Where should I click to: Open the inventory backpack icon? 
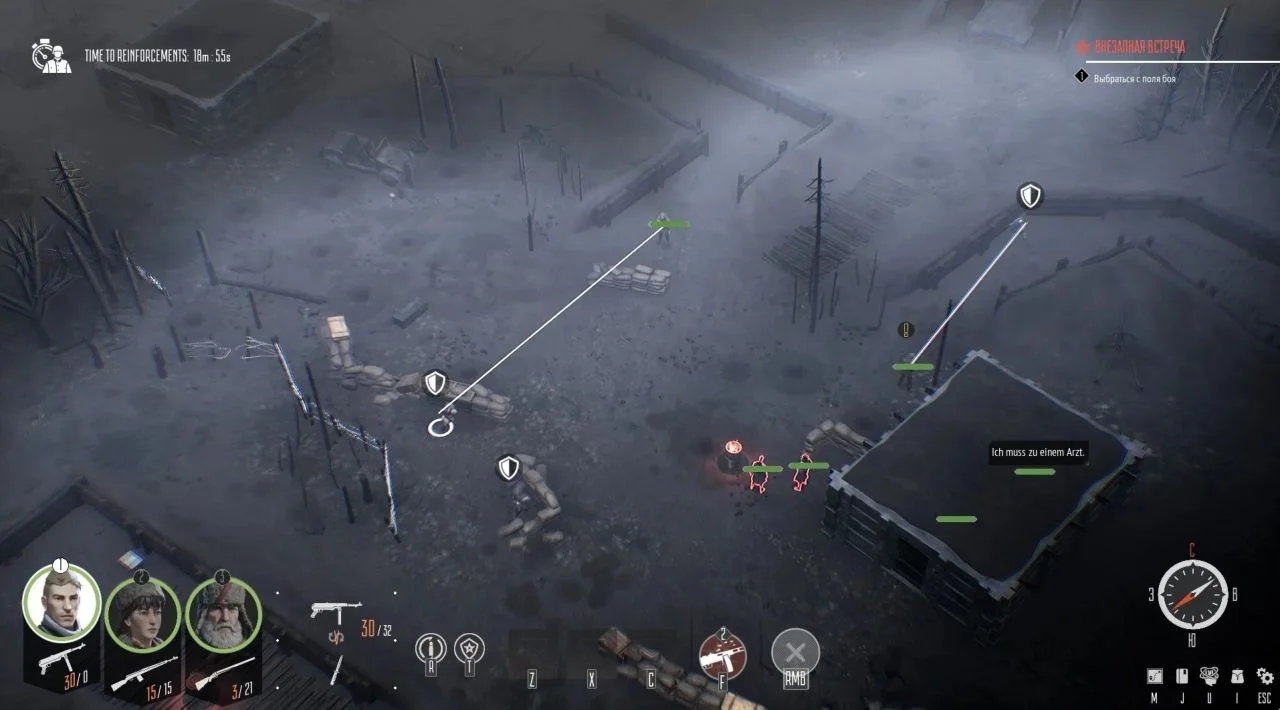click(1237, 676)
